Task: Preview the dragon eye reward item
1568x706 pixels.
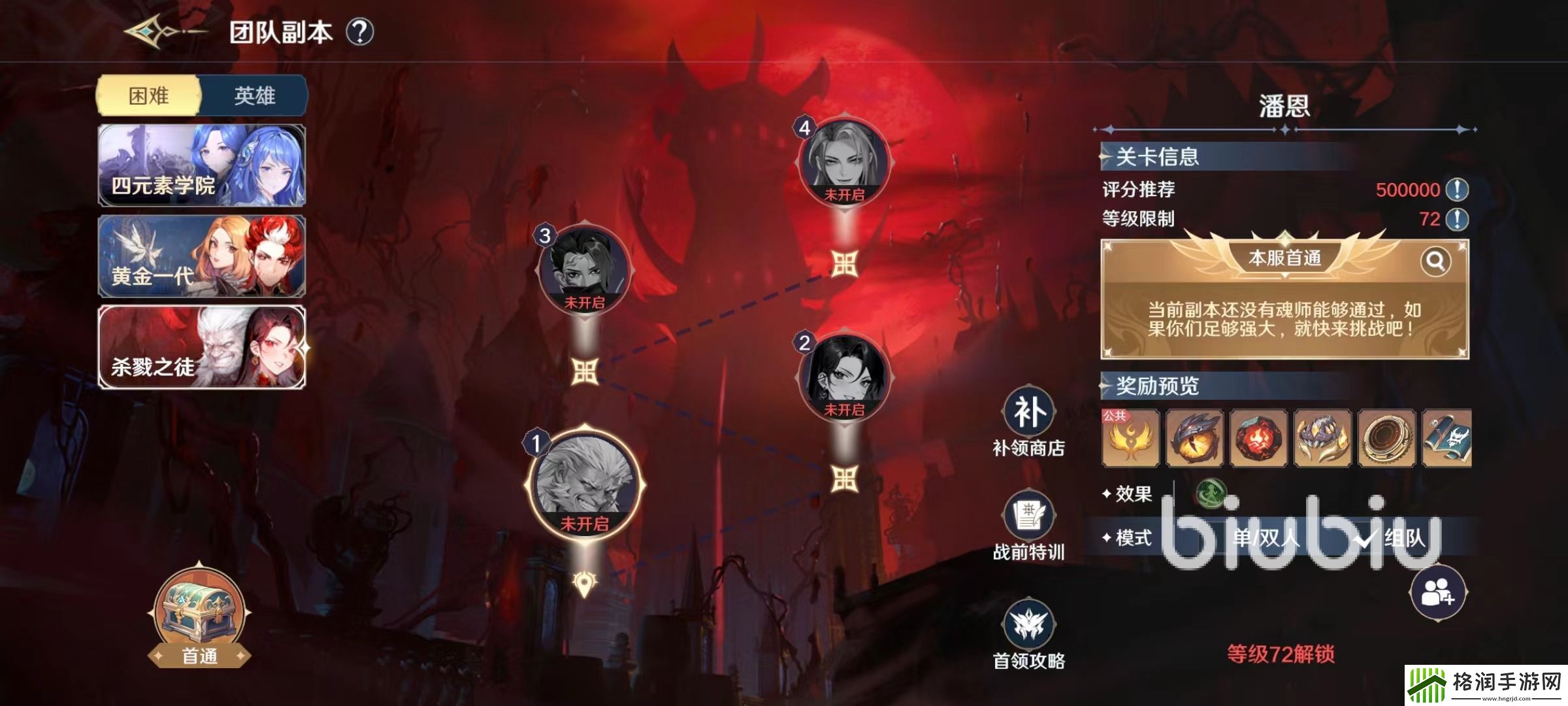Action: click(1195, 438)
